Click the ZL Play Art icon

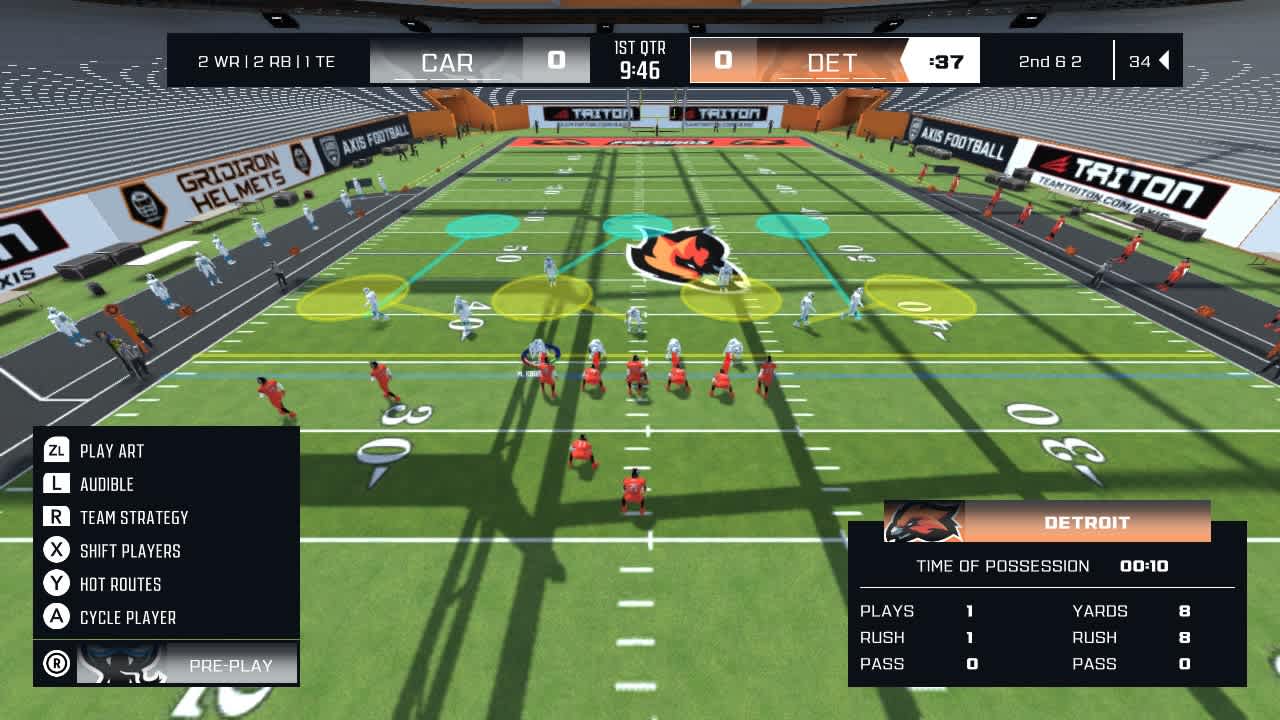[x=59, y=451]
